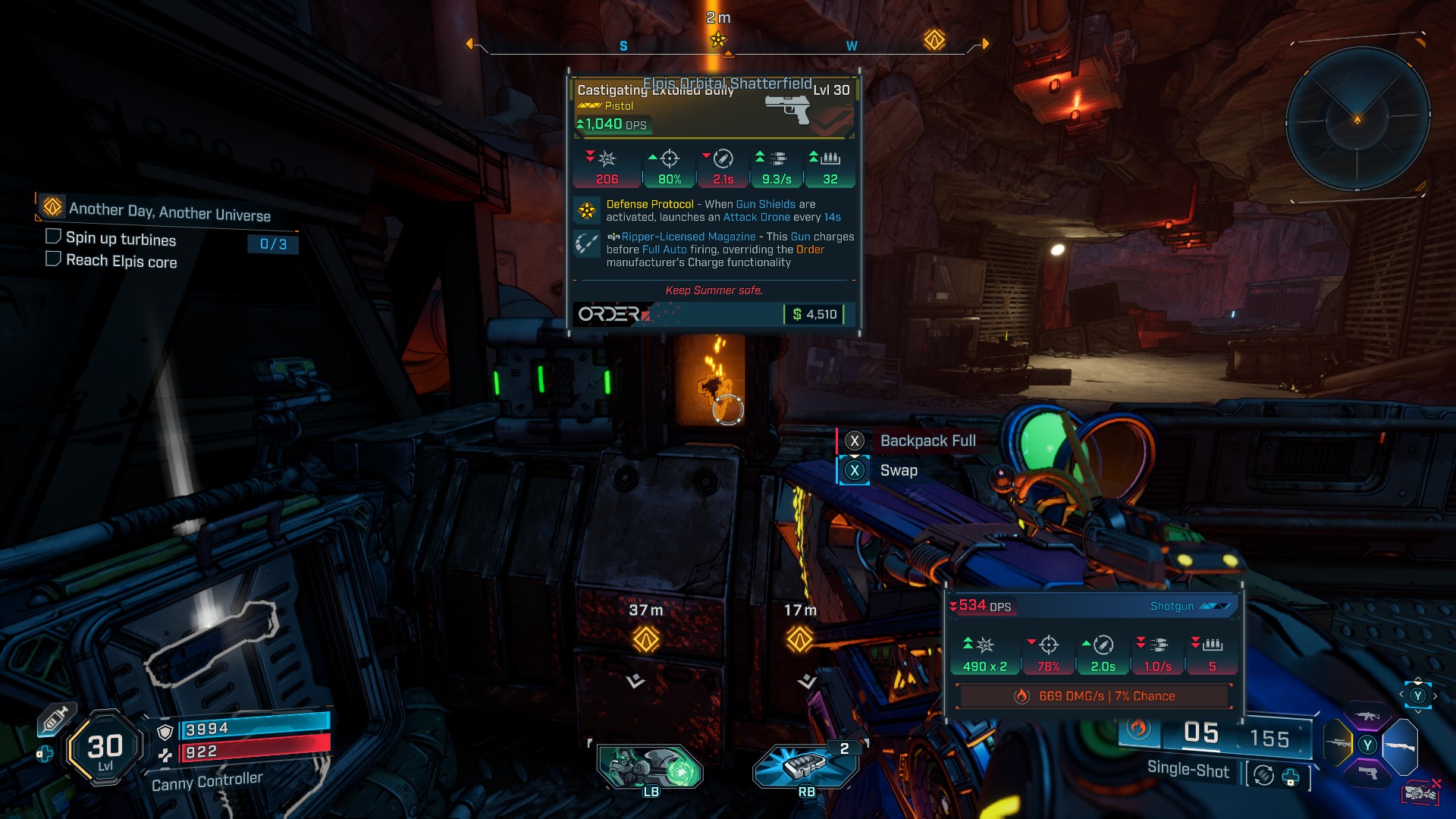The width and height of the screenshot is (1456, 819).
Task: Open the circular radar minimap
Action: tap(1357, 120)
